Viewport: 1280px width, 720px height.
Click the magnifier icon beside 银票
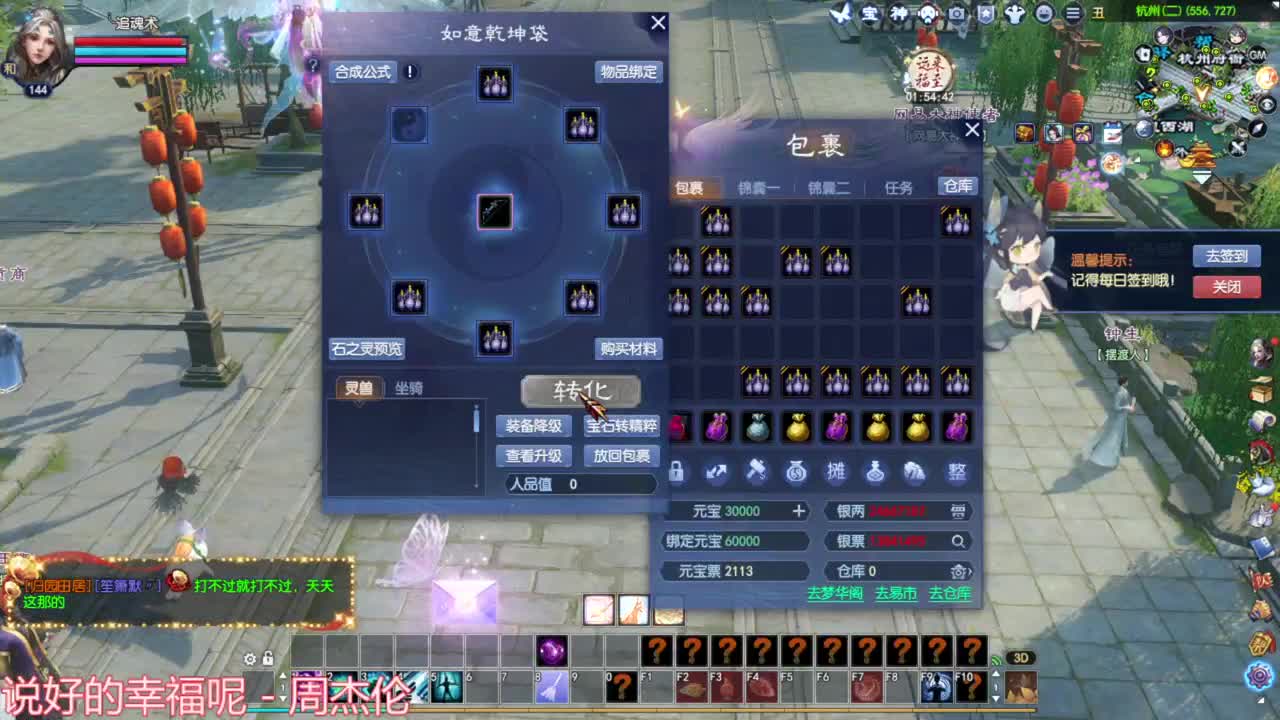(x=959, y=541)
